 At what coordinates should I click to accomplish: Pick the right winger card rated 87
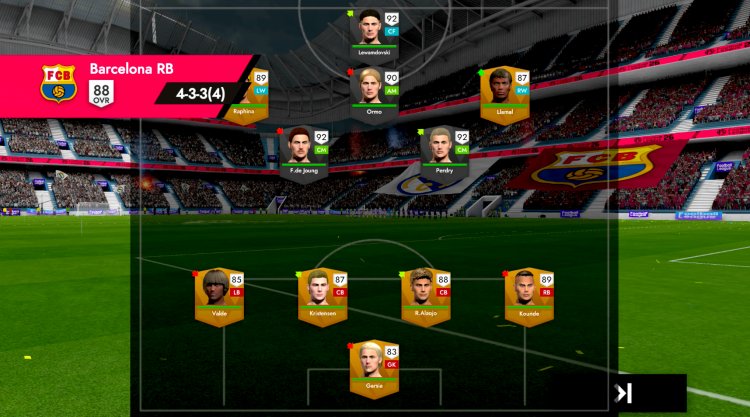tap(505, 93)
